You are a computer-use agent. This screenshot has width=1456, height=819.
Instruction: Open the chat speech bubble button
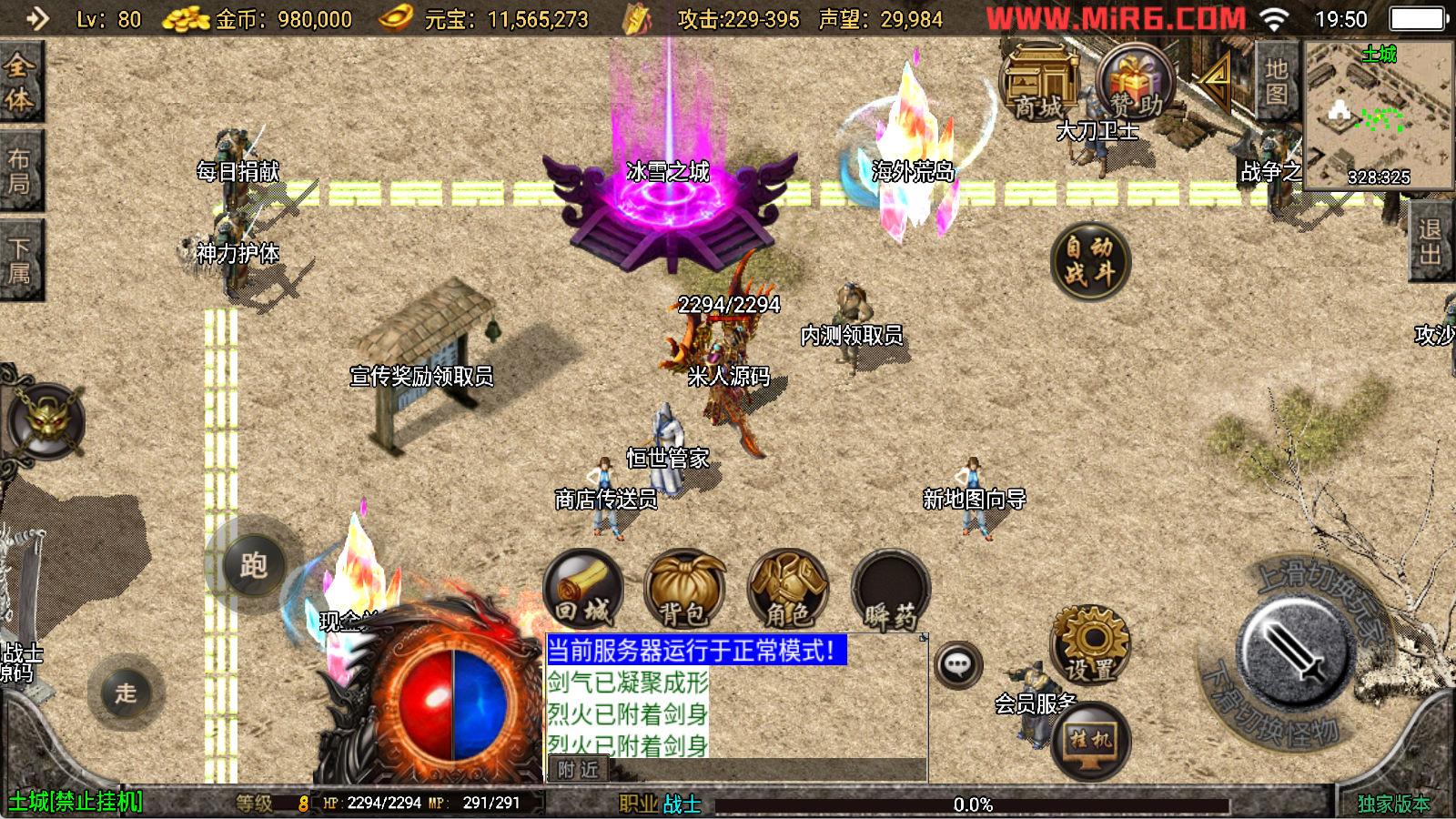pos(957,665)
